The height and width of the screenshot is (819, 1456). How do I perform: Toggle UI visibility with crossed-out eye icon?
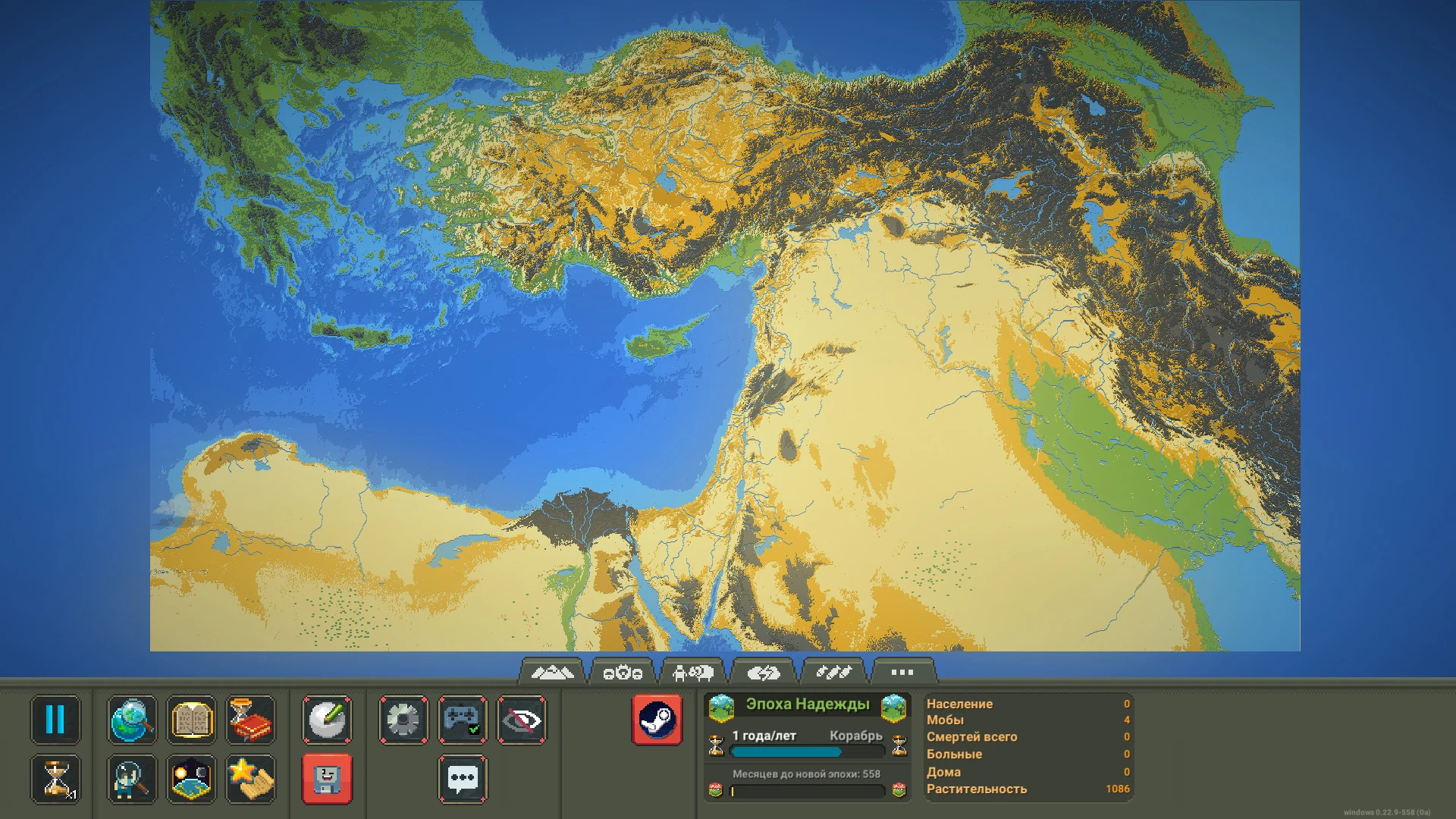[x=521, y=720]
